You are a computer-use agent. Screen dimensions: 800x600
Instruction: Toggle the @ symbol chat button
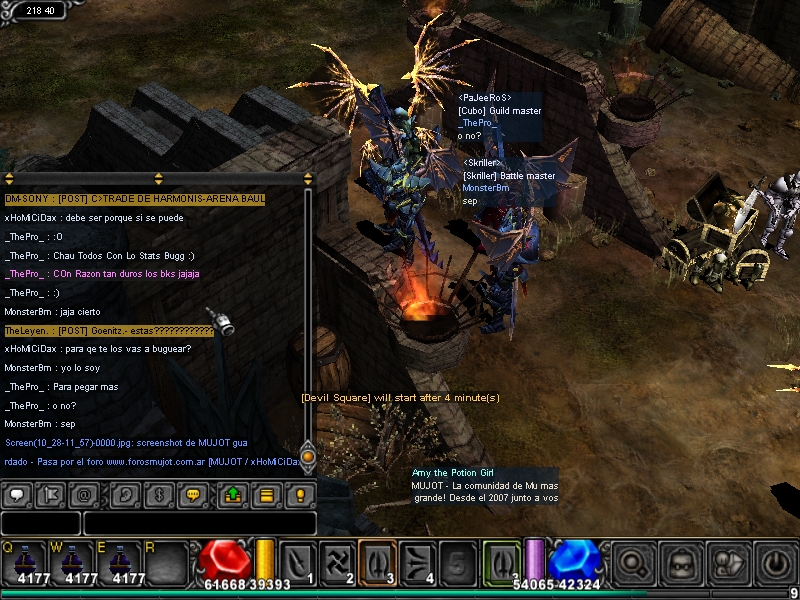tap(84, 494)
